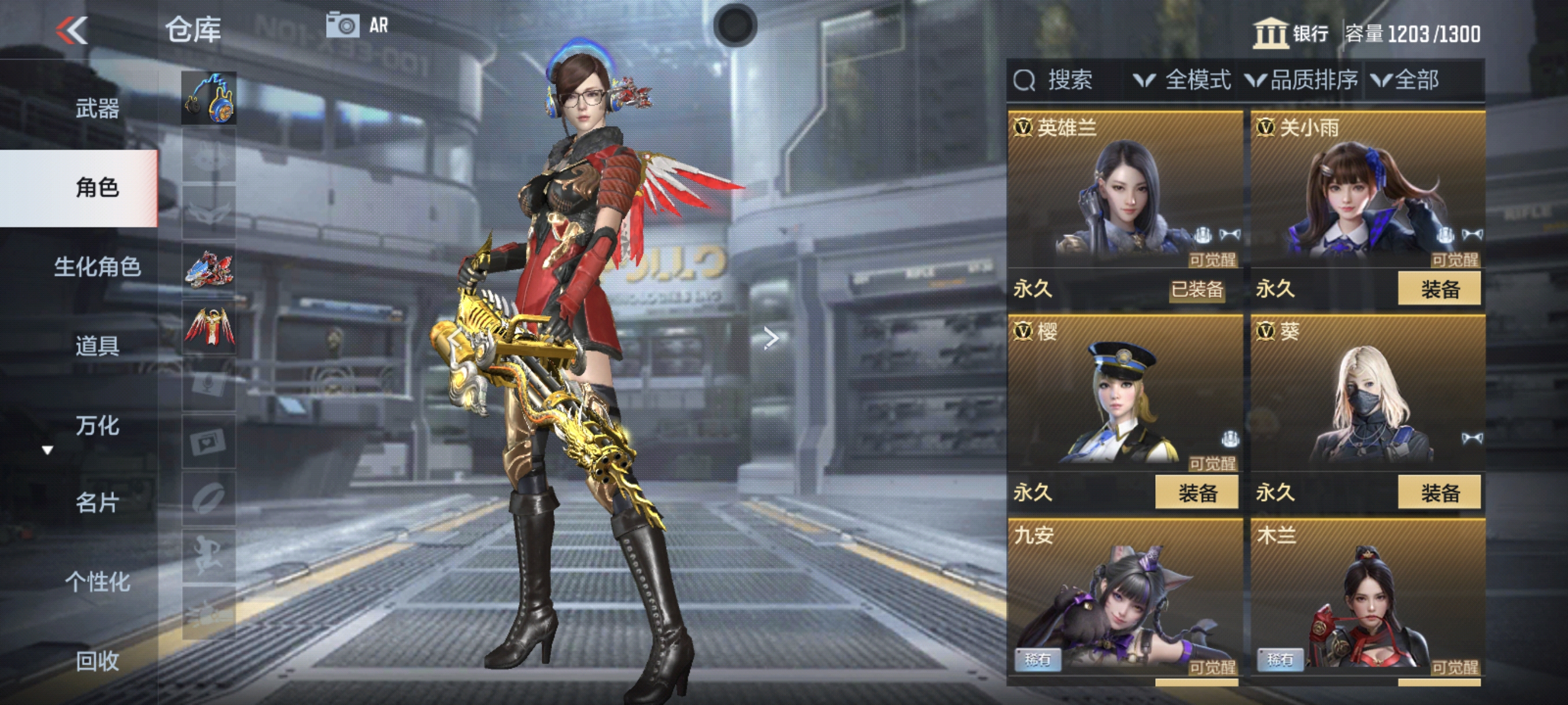Equip the 关小雨 character

[x=1439, y=289]
